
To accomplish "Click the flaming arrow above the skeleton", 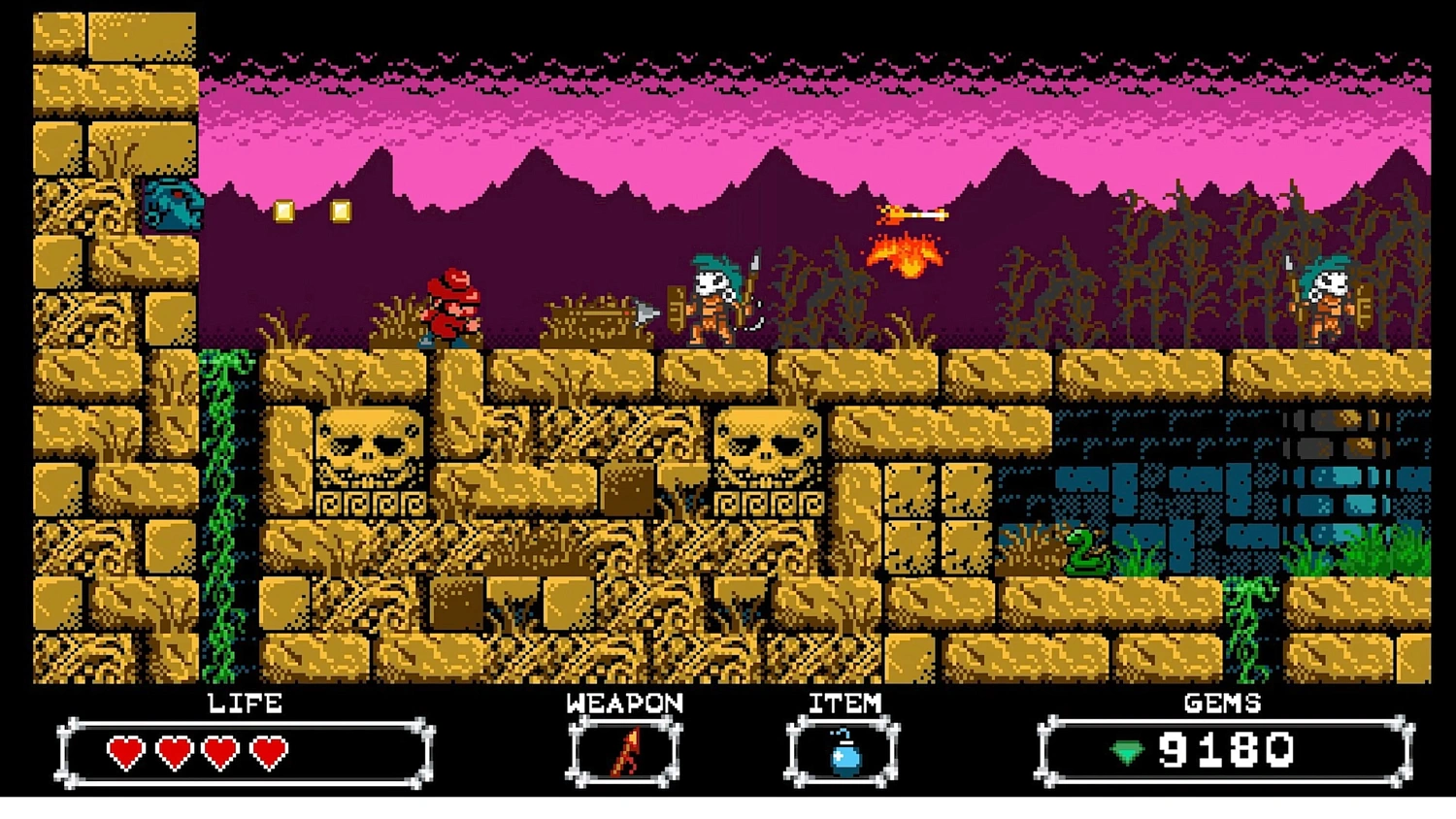I will pyautogui.click(x=912, y=214).
